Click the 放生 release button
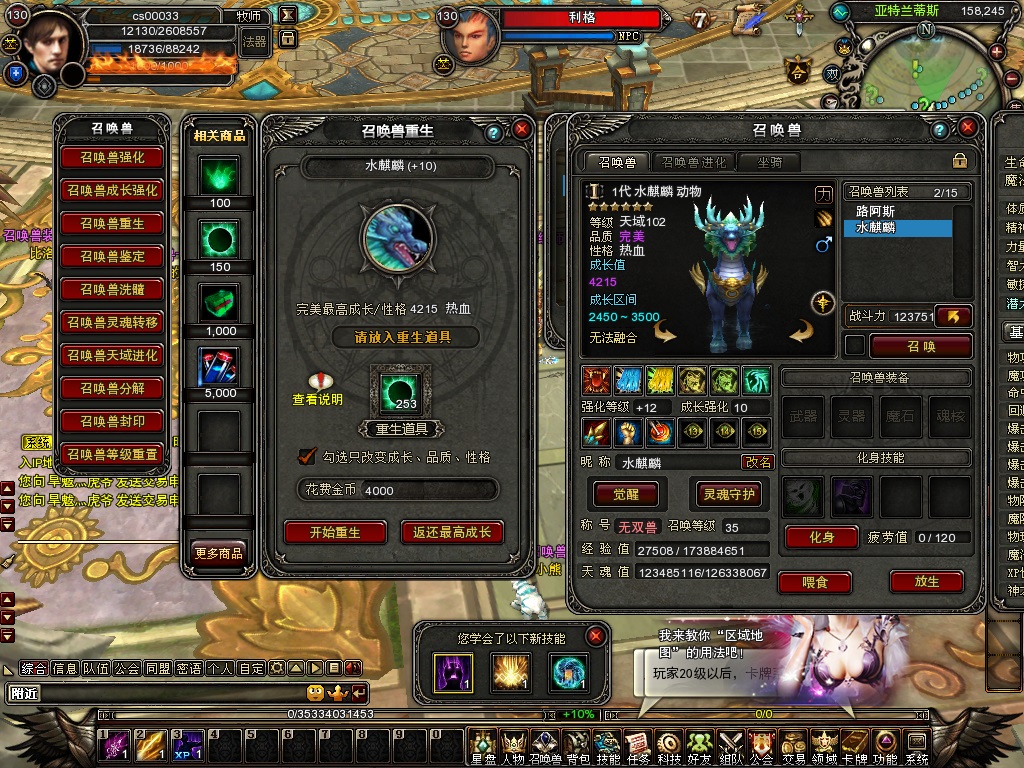 [926, 581]
